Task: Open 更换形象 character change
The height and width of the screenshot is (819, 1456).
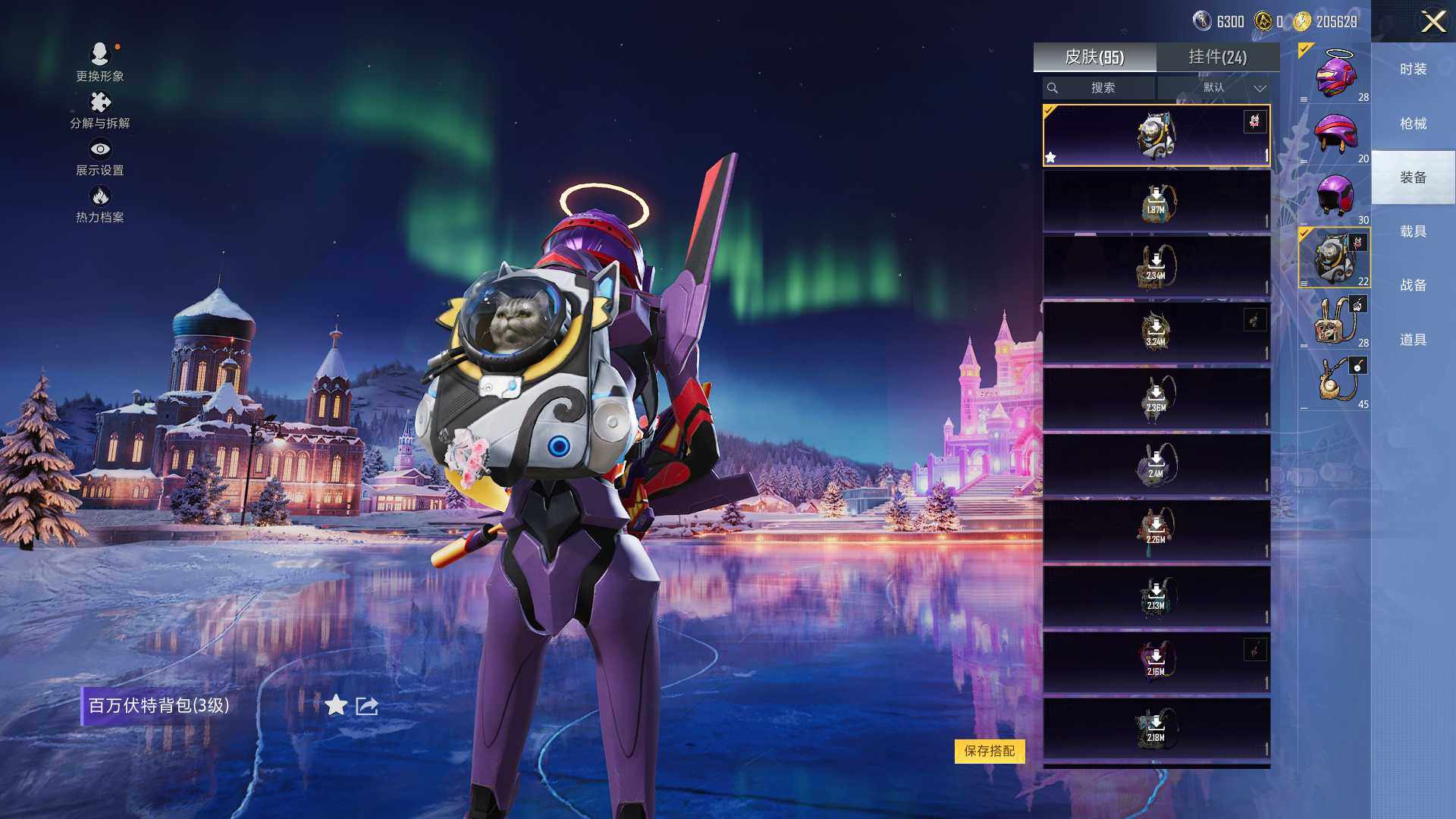Action: (x=100, y=61)
